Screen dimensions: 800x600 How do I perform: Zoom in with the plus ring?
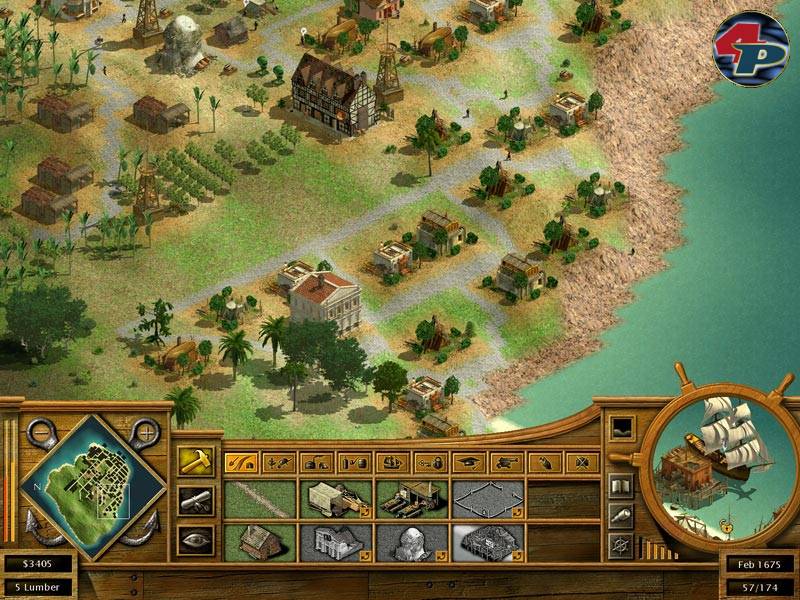[147, 433]
